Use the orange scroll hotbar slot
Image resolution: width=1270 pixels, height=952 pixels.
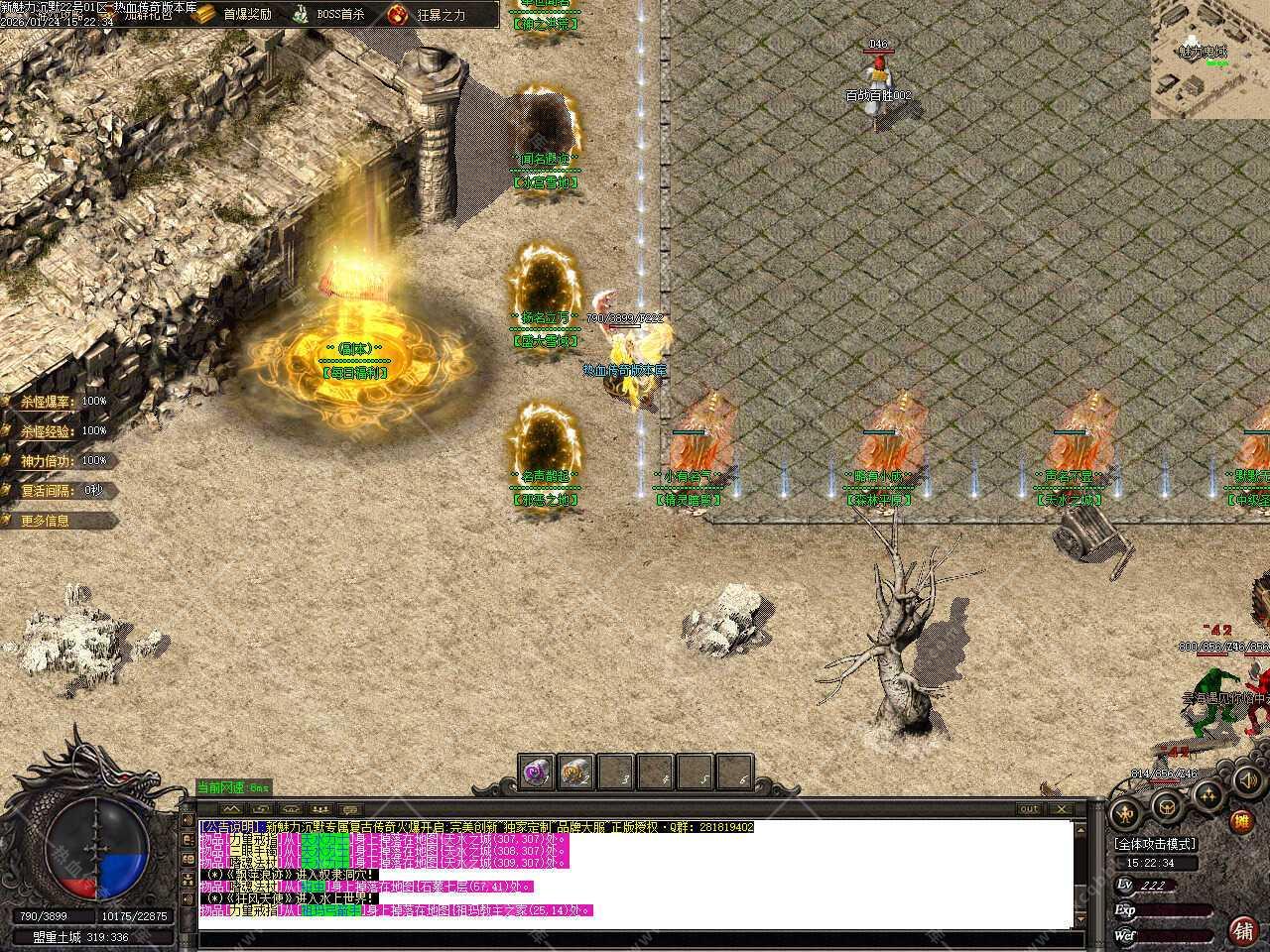coord(575,773)
